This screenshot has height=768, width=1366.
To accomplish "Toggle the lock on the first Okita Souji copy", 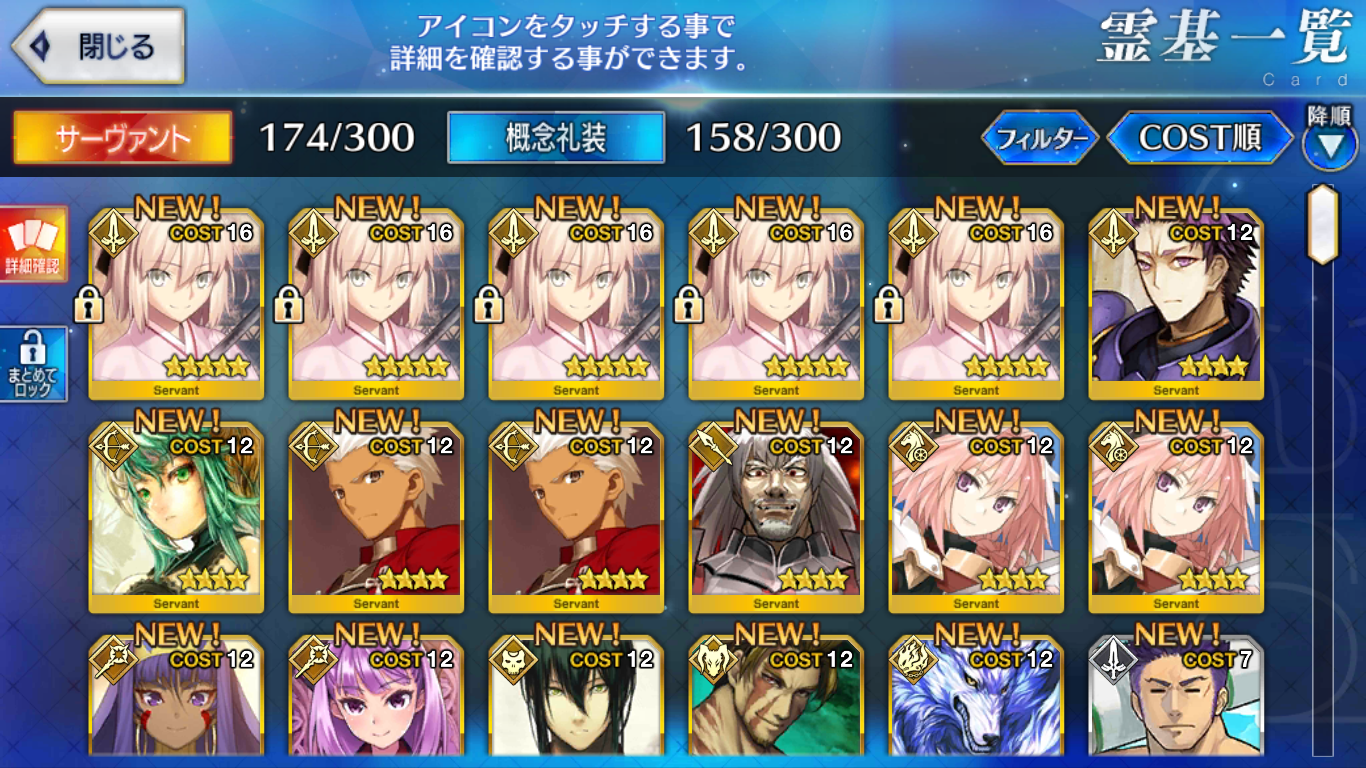I will point(91,305).
